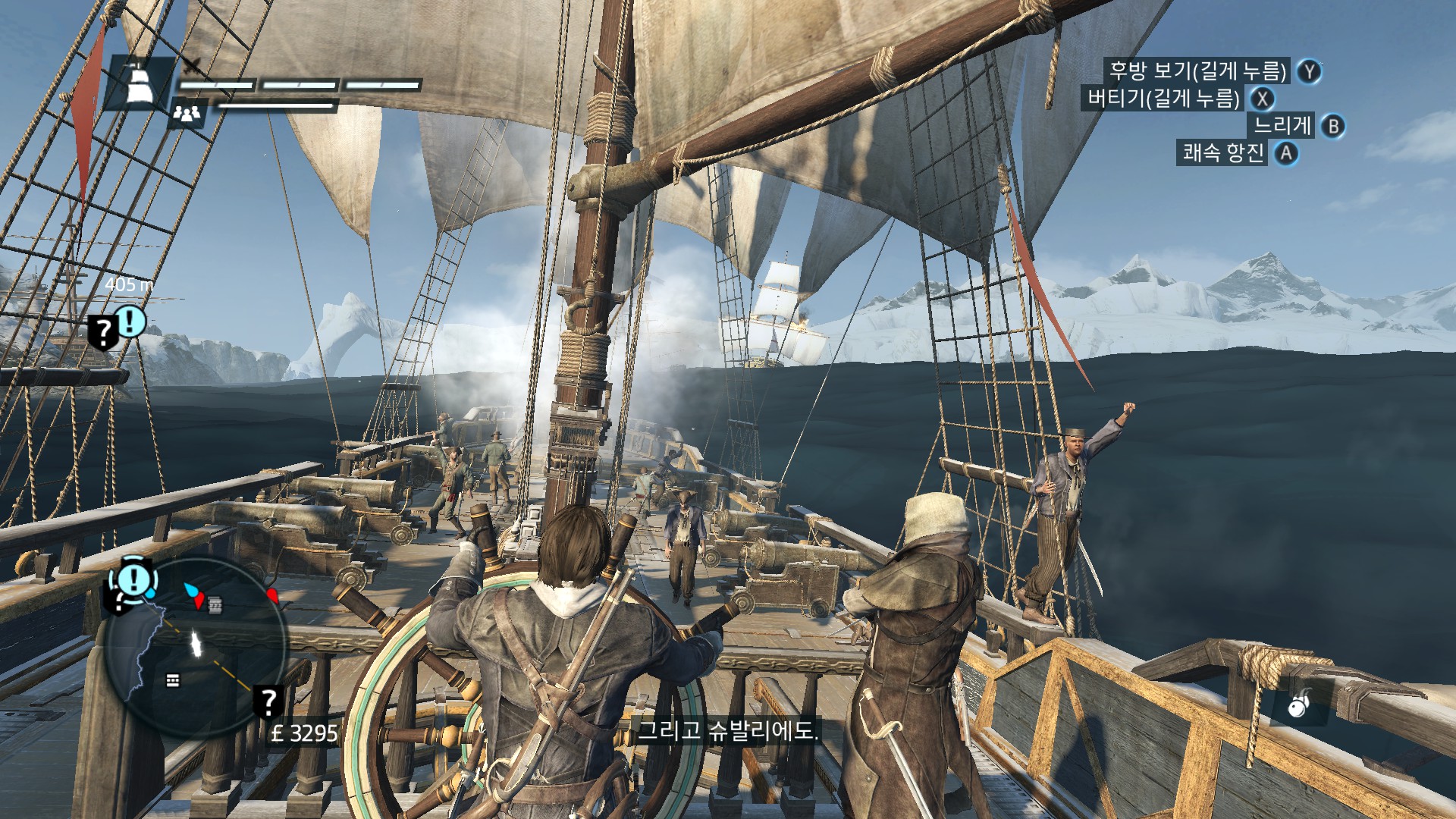Image resolution: width=1456 pixels, height=819 pixels.
Task: Activate the bomb weapon icon
Action: tap(1298, 706)
